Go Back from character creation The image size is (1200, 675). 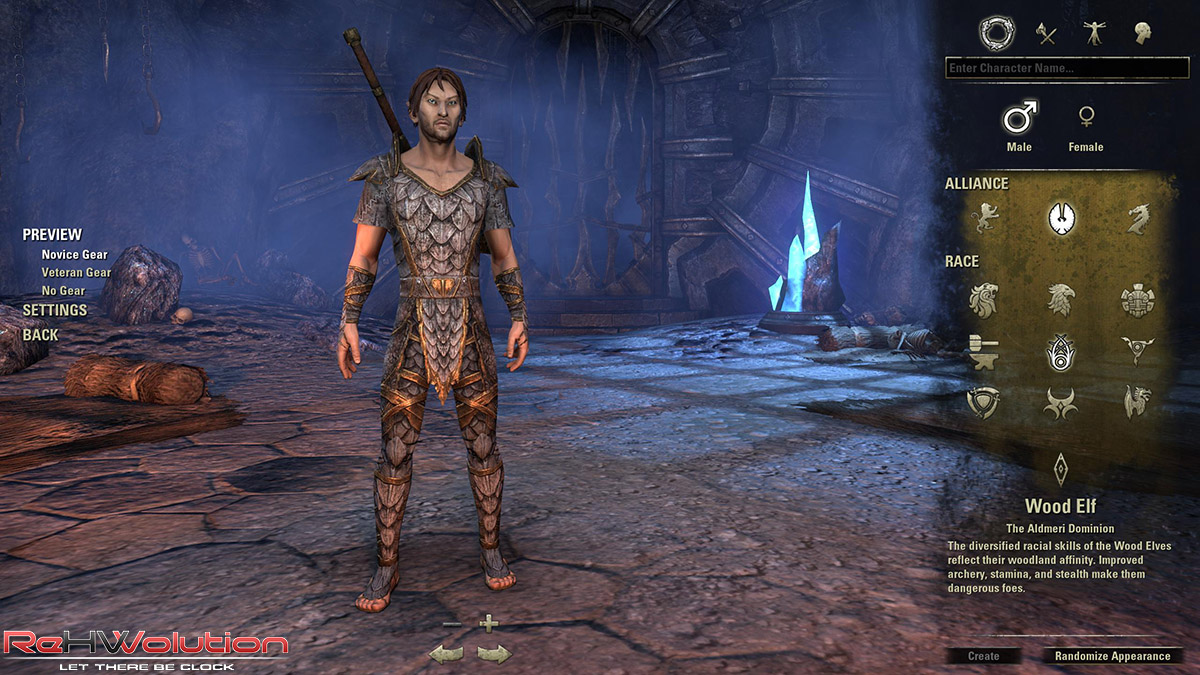pyautogui.click(x=41, y=334)
